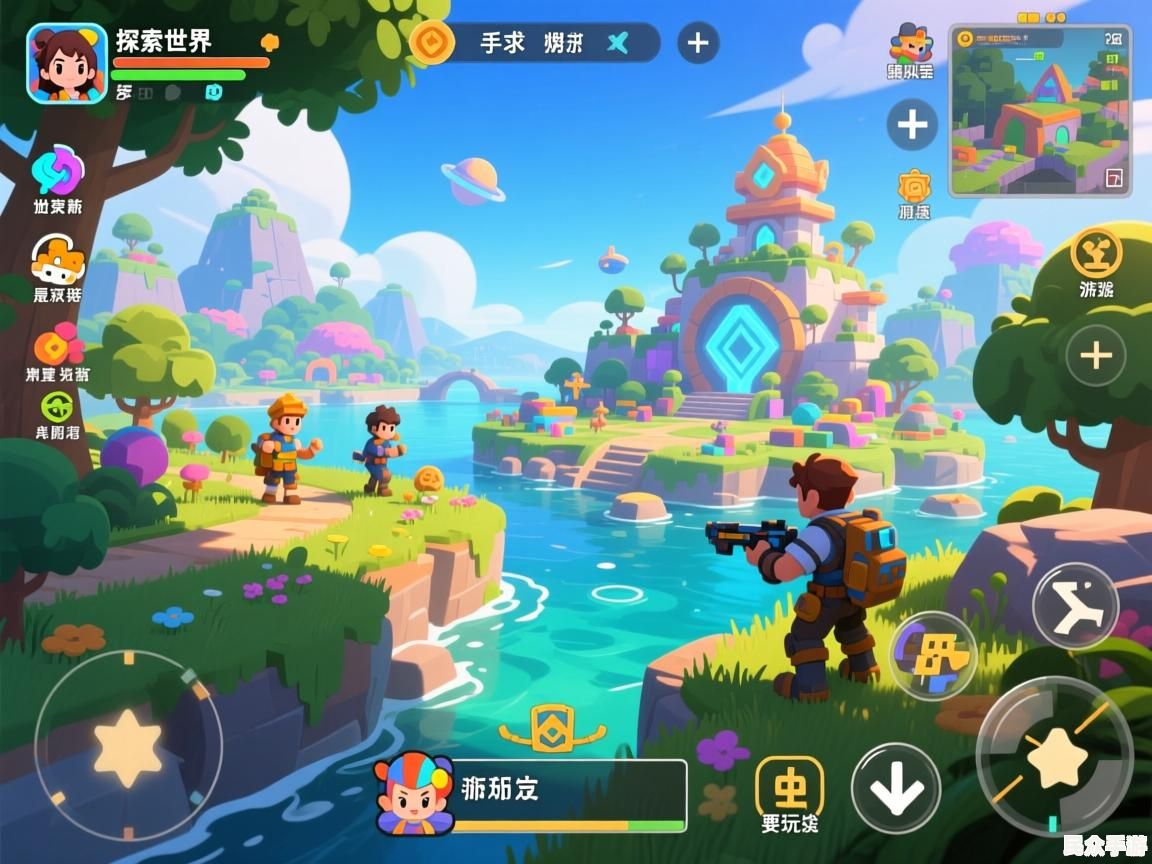The width and height of the screenshot is (1152, 864).
Task: Use the running figure sprint button
Action: tap(1075, 607)
